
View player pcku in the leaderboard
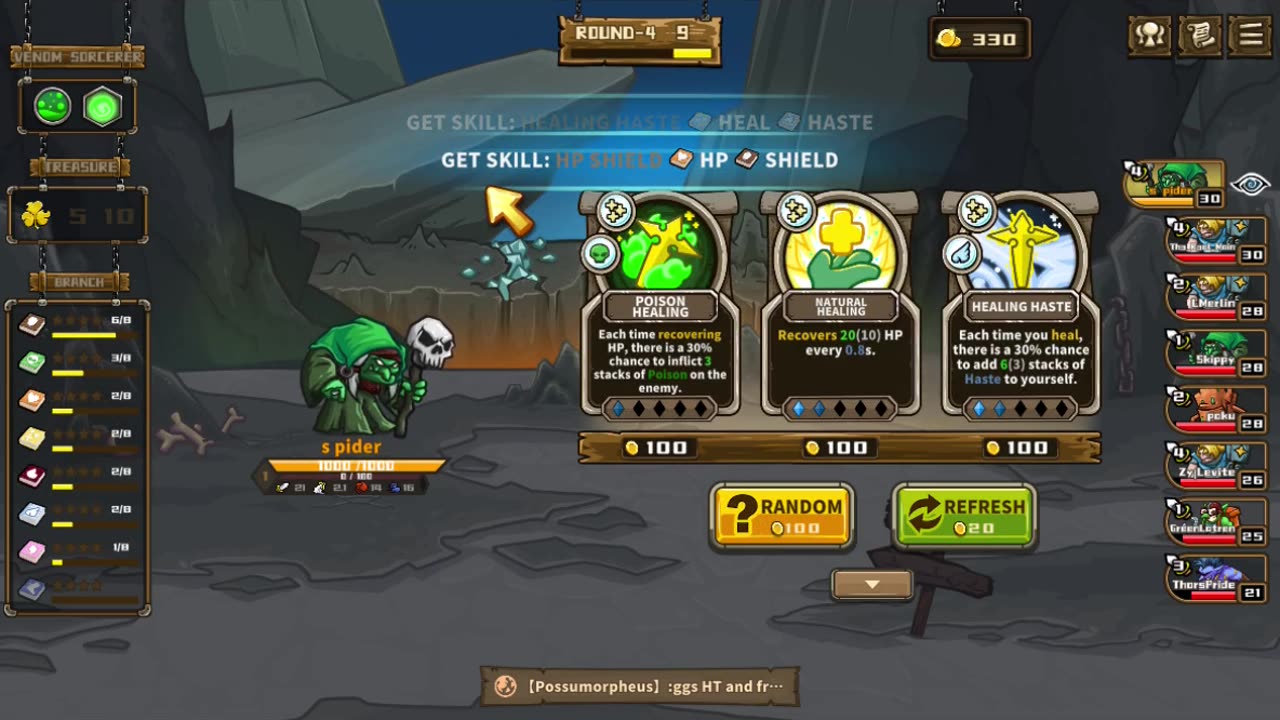1216,410
